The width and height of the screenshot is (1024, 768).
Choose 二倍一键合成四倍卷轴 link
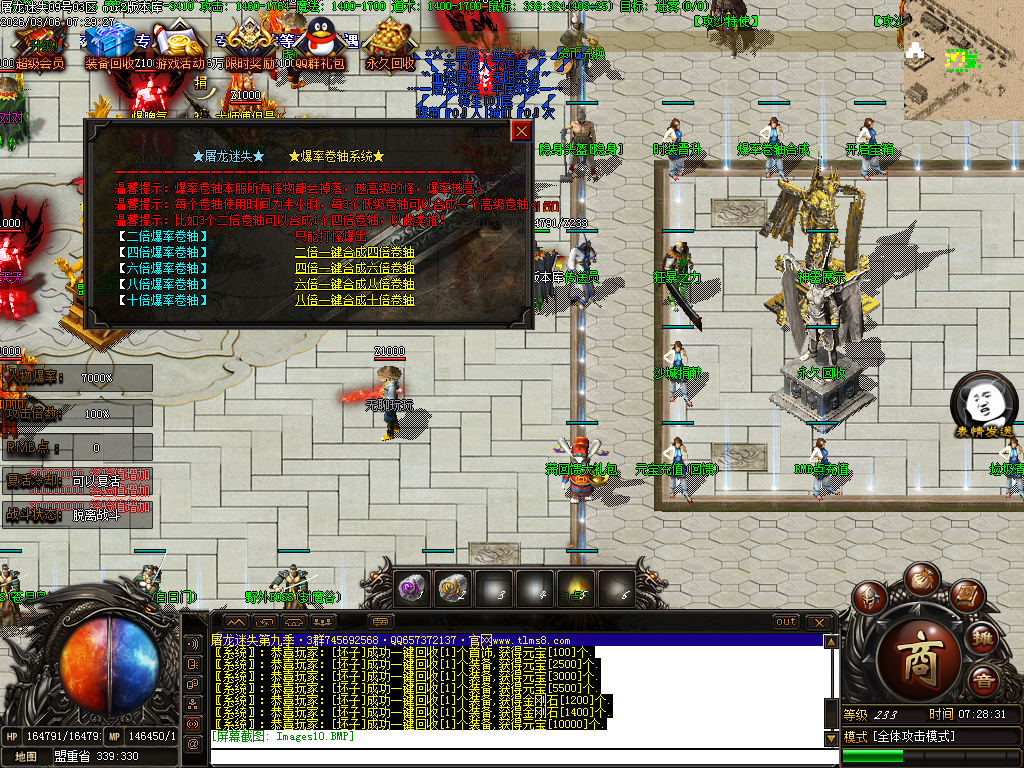(x=354, y=253)
